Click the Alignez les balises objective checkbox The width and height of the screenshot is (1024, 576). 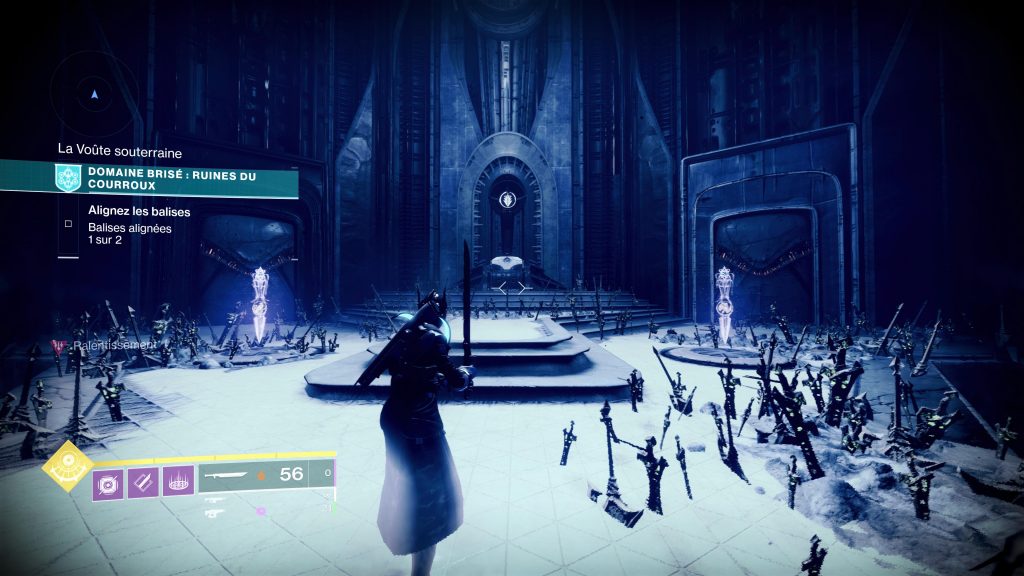click(x=68, y=223)
